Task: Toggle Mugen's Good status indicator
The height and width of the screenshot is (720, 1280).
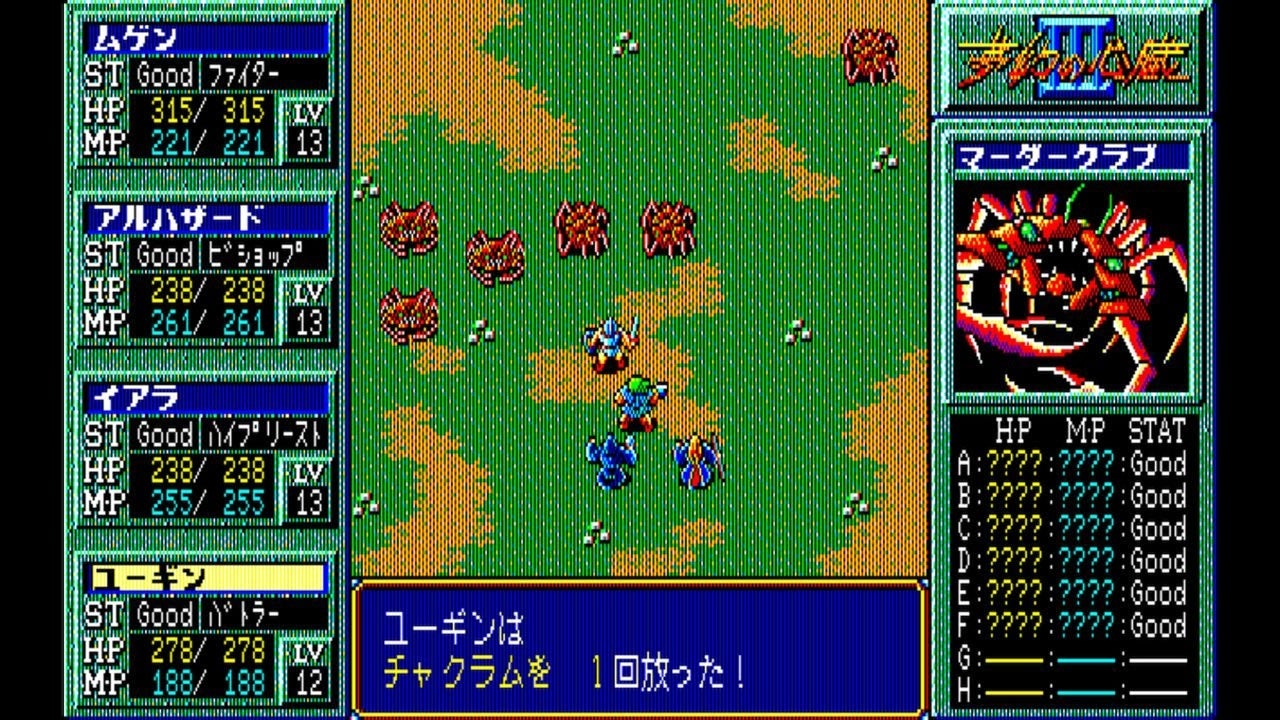Action: [x=165, y=73]
